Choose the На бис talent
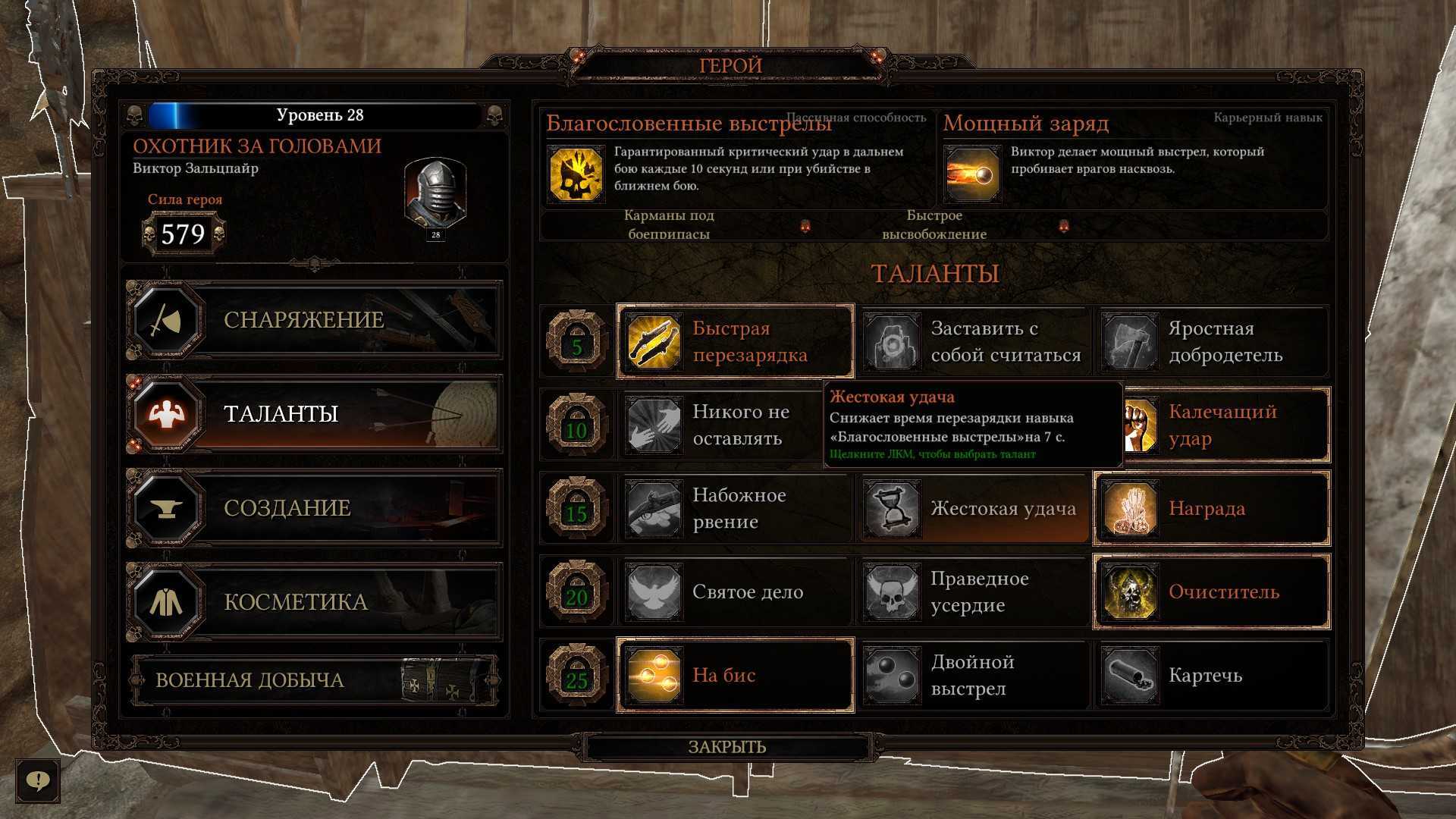 (x=735, y=676)
